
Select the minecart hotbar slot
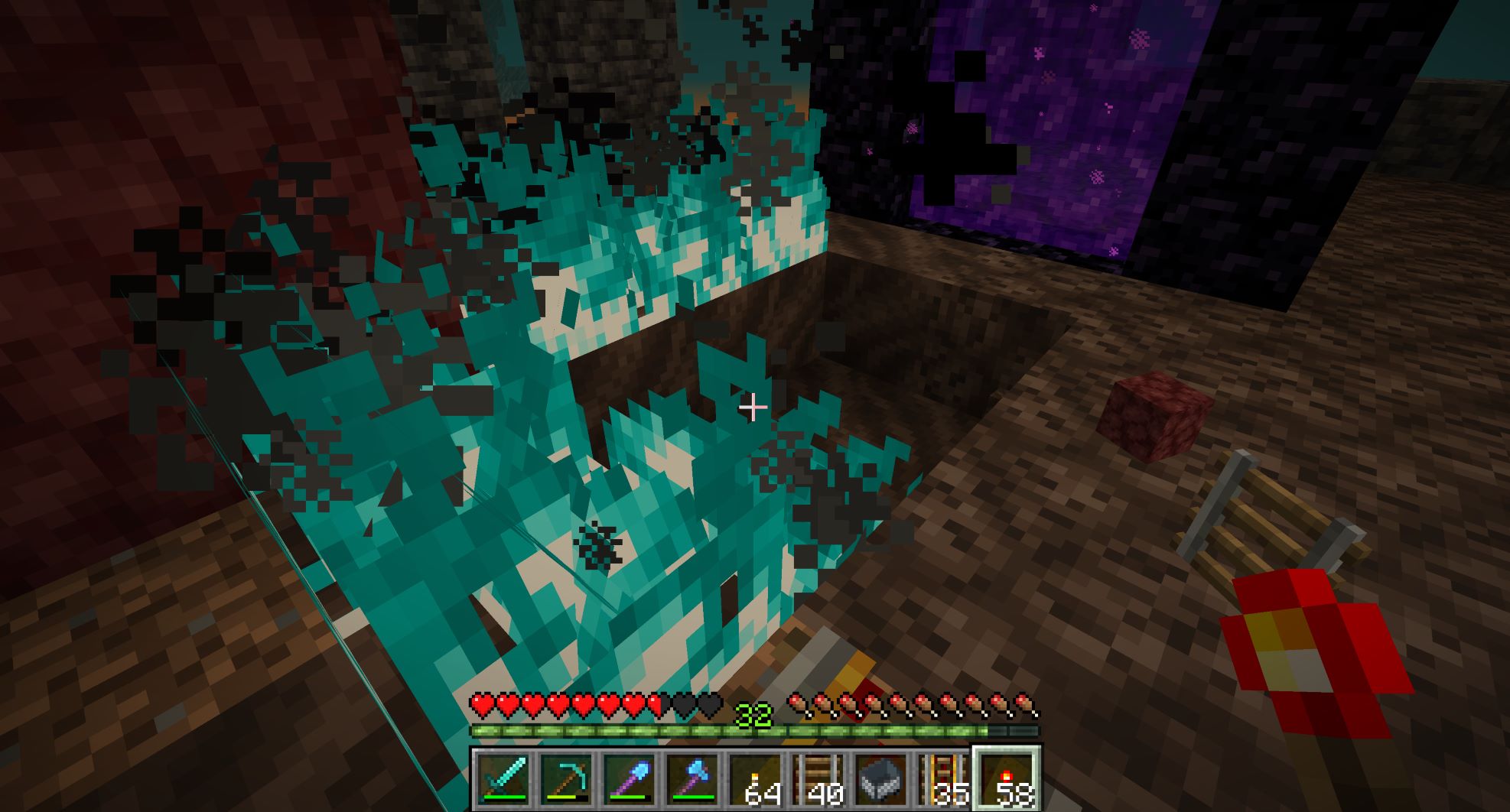point(880,779)
